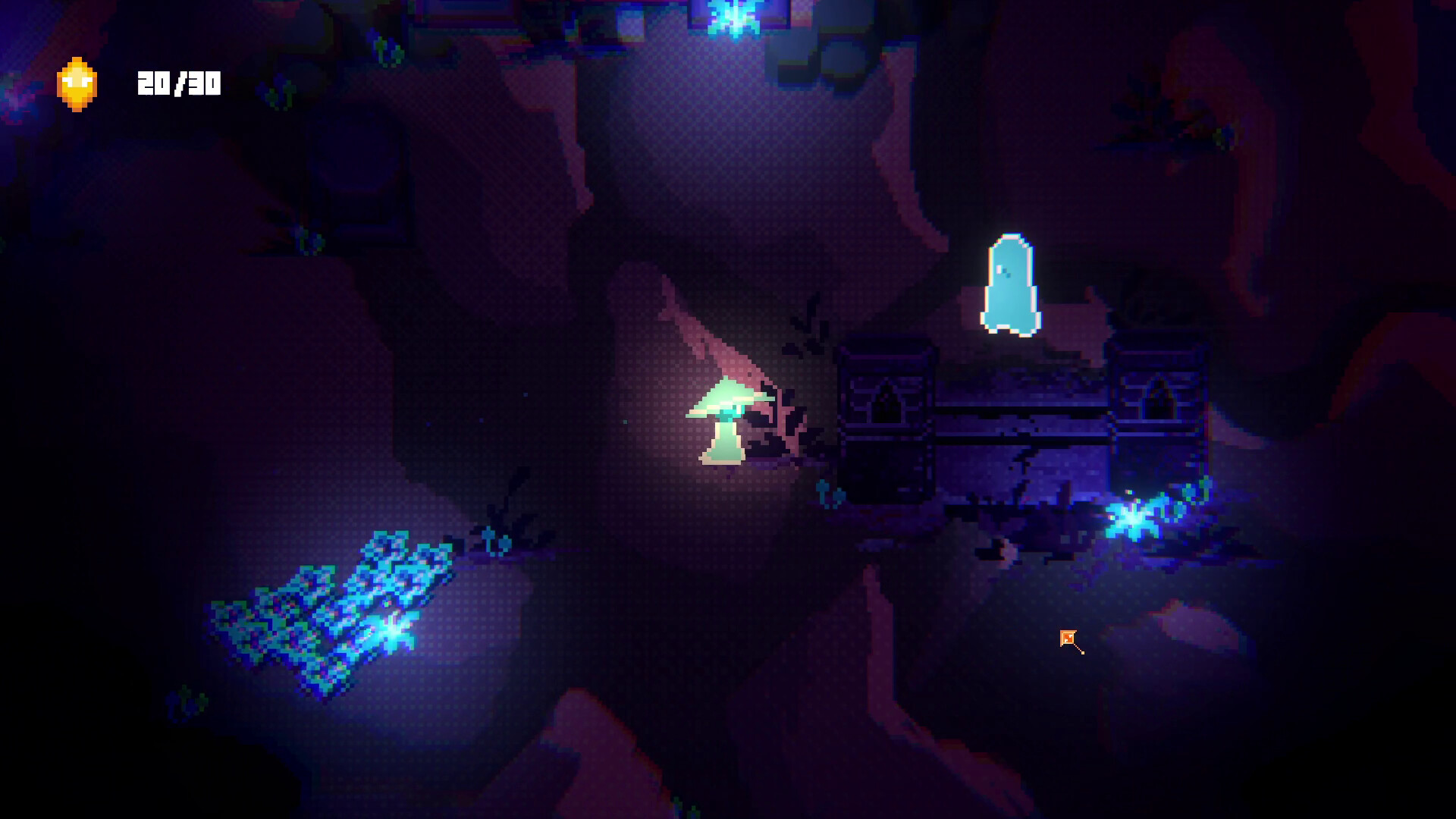Viewport: 1456px width, 819px height.
Task: Click the dark plant sprouting above the ruins
Action: [x=810, y=326]
